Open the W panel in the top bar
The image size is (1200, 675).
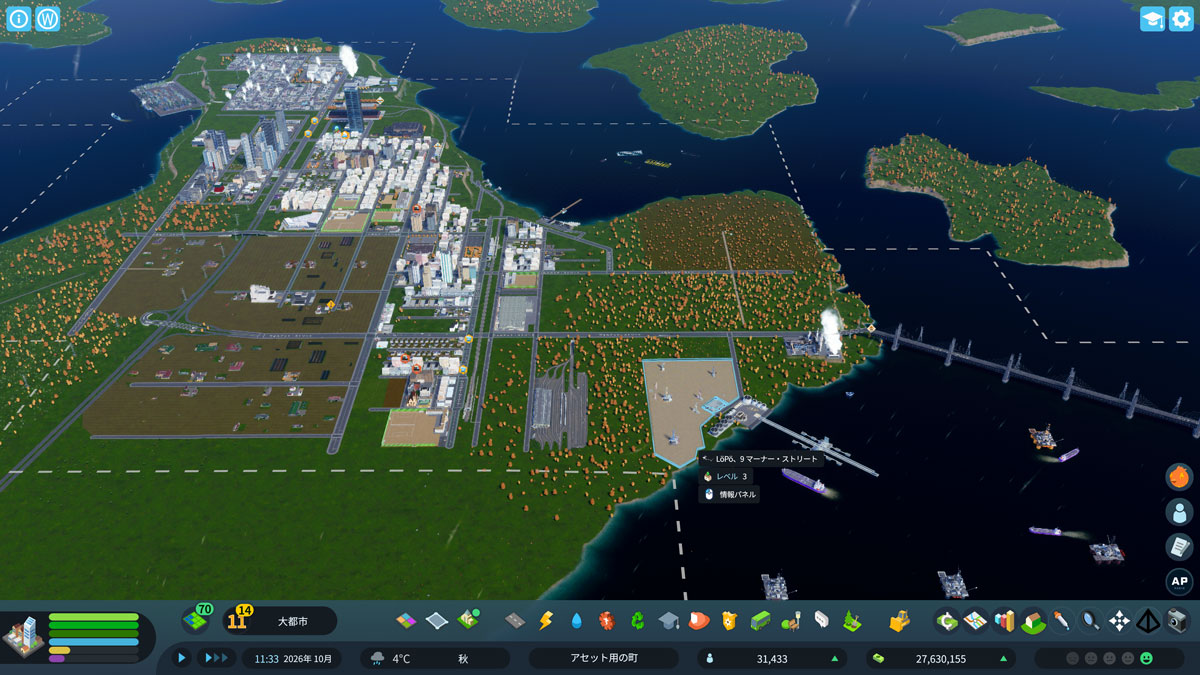(47, 19)
